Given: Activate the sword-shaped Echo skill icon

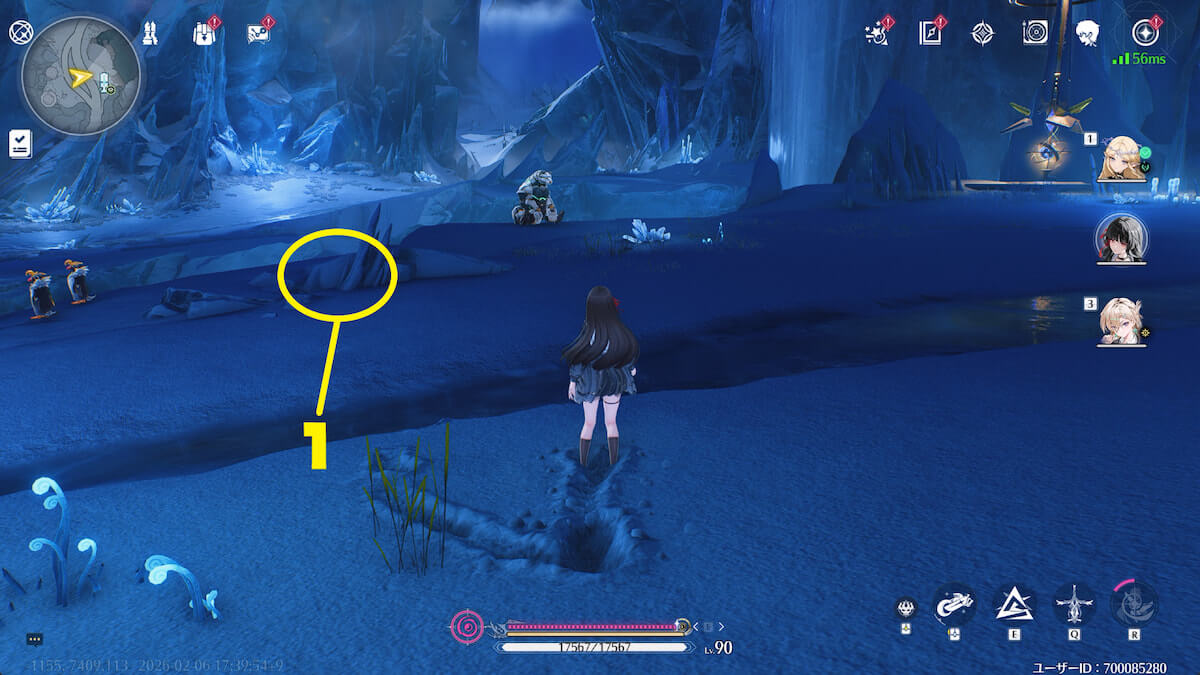Looking at the screenshot, I should 1074,604.
